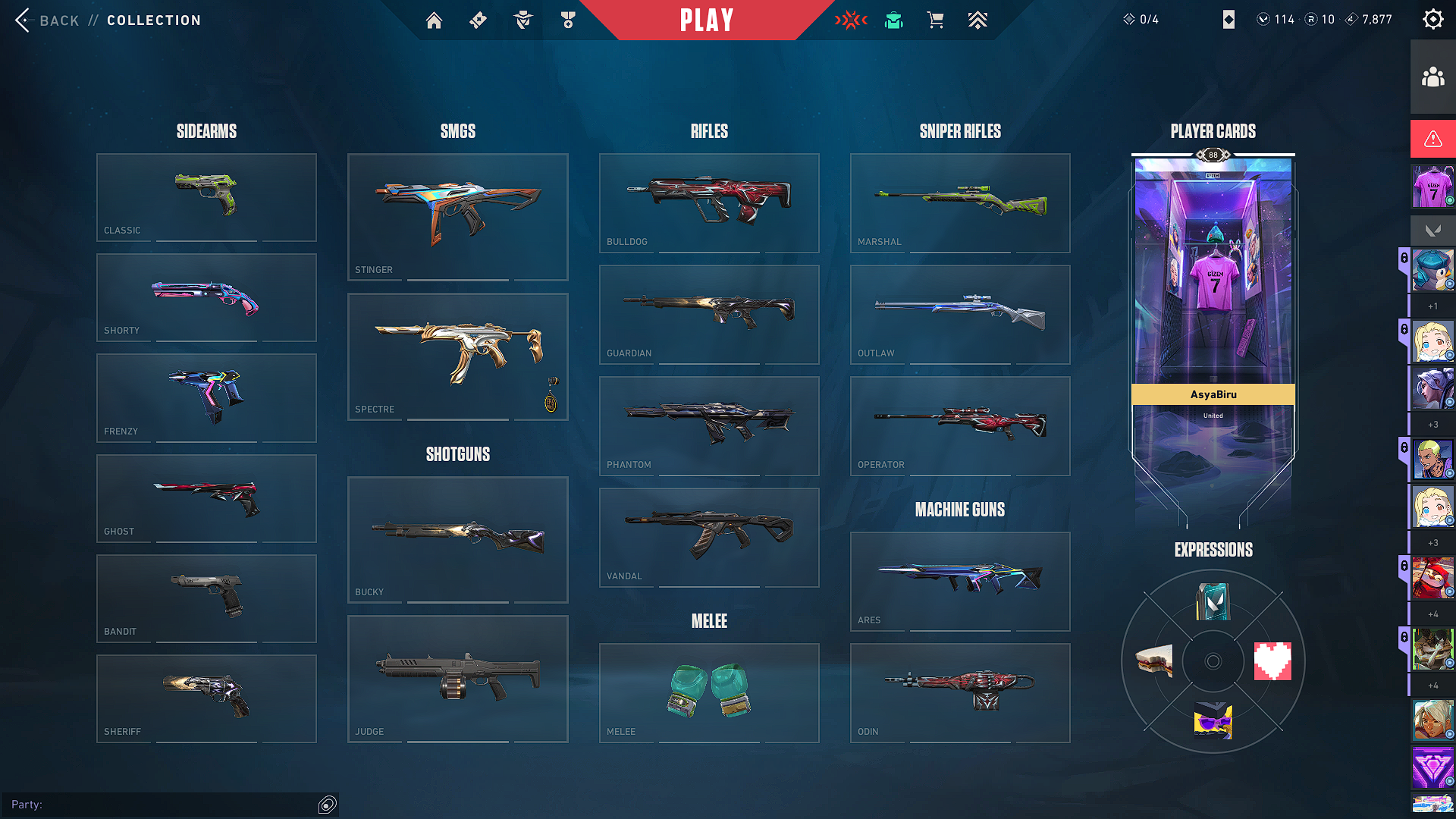Image resolution: width=1456 pixels, height=819 pixels.
Task: Open the friends social panel
Action: (1432, 77)
